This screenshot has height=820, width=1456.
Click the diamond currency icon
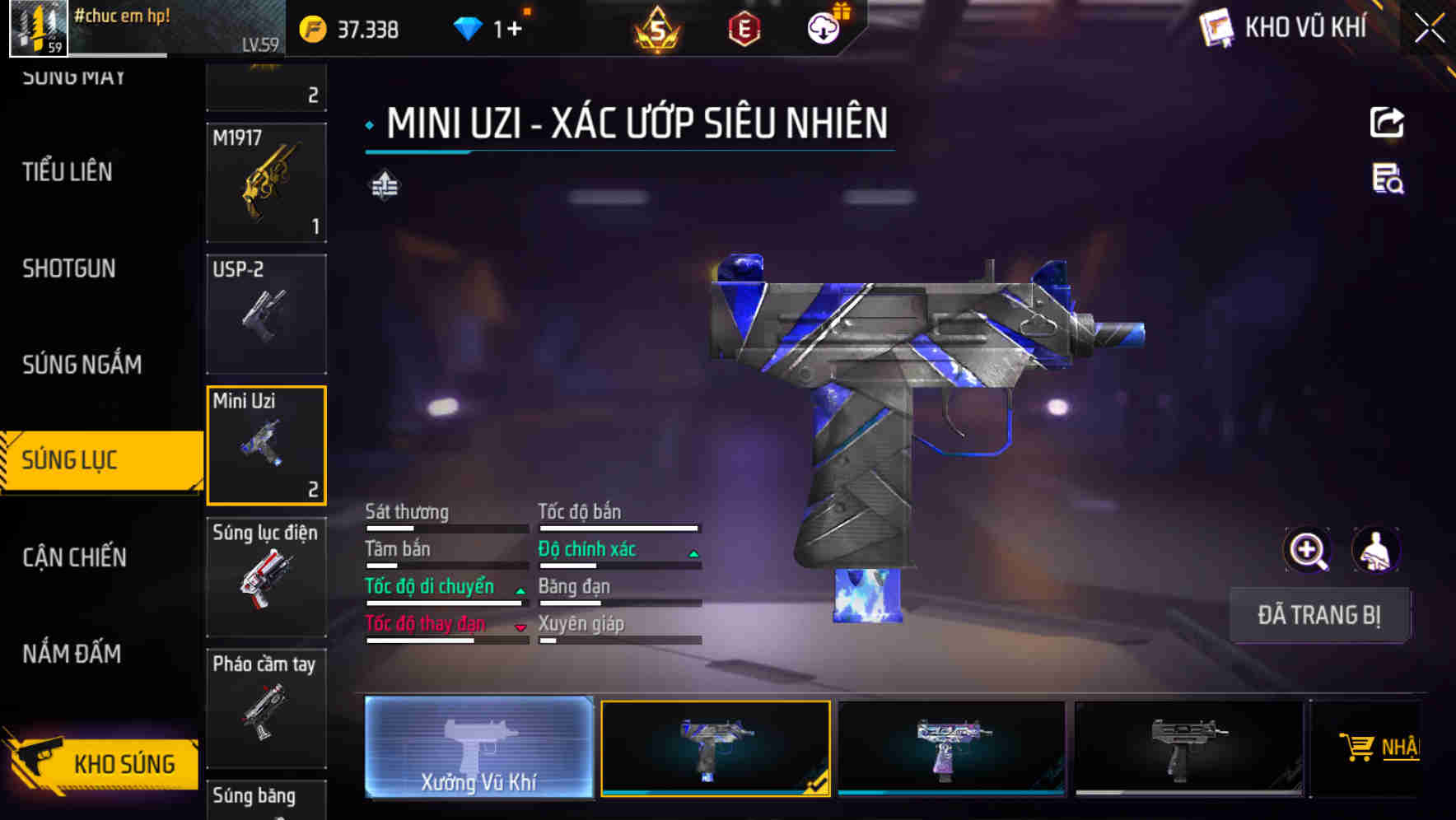(468, 27)
